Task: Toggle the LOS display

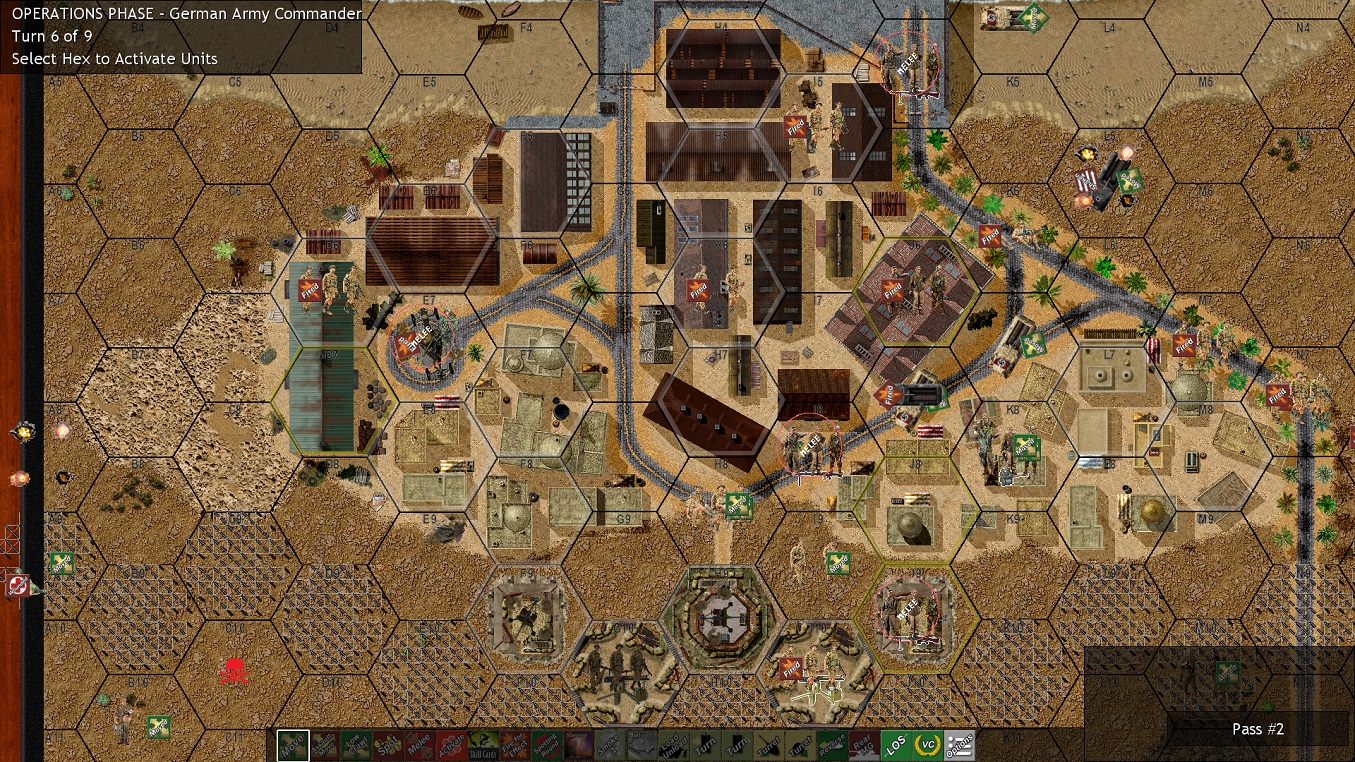Action: point(898,745)
